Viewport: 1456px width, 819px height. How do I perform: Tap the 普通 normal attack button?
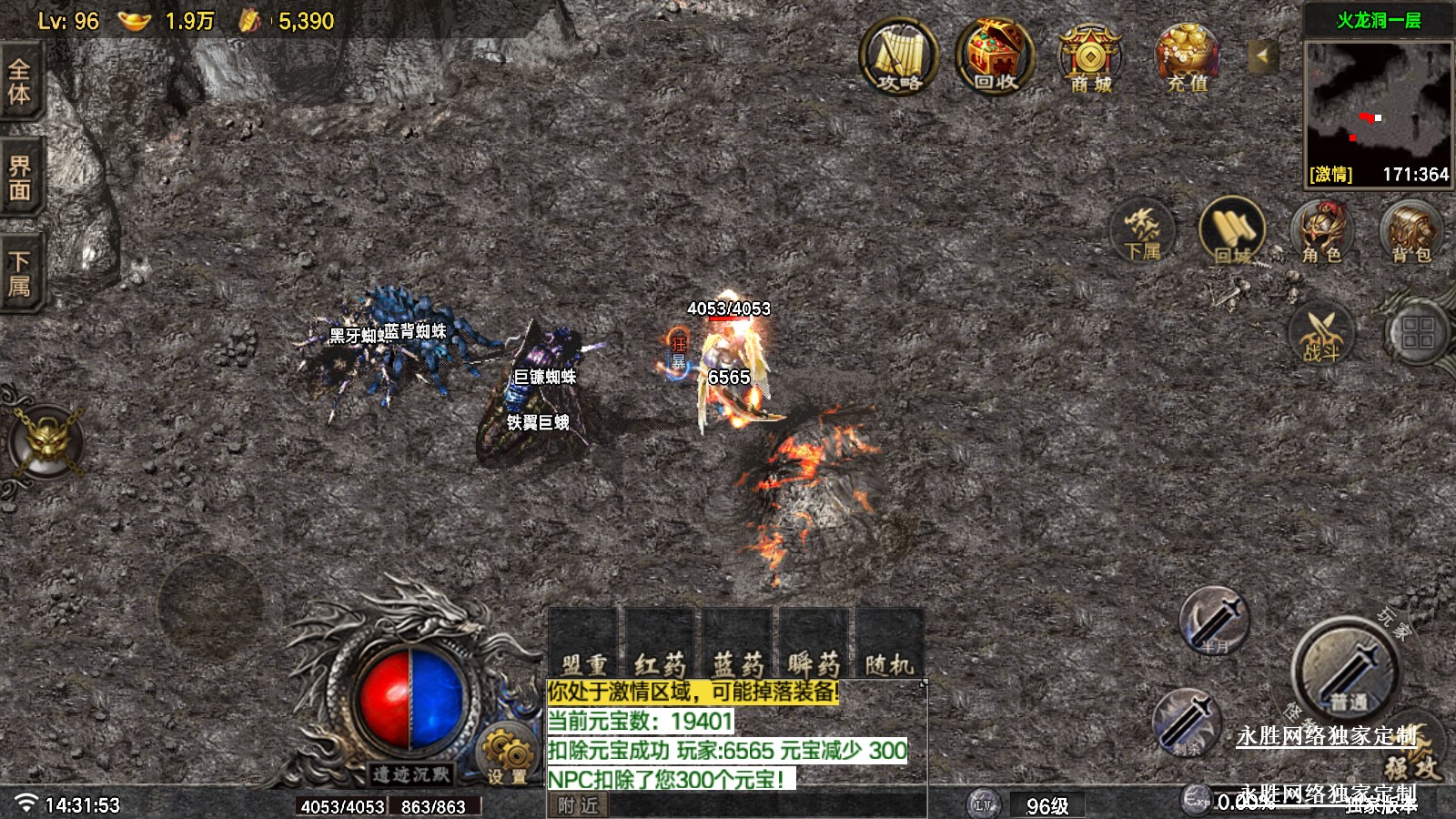(x=1347, y=672)
